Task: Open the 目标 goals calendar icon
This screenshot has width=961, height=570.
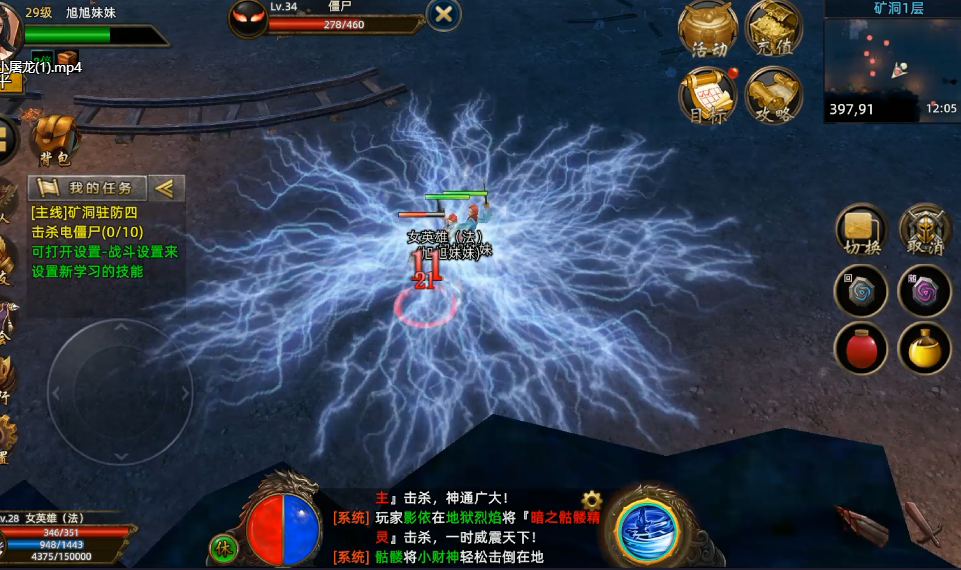Action: point(708,95)
